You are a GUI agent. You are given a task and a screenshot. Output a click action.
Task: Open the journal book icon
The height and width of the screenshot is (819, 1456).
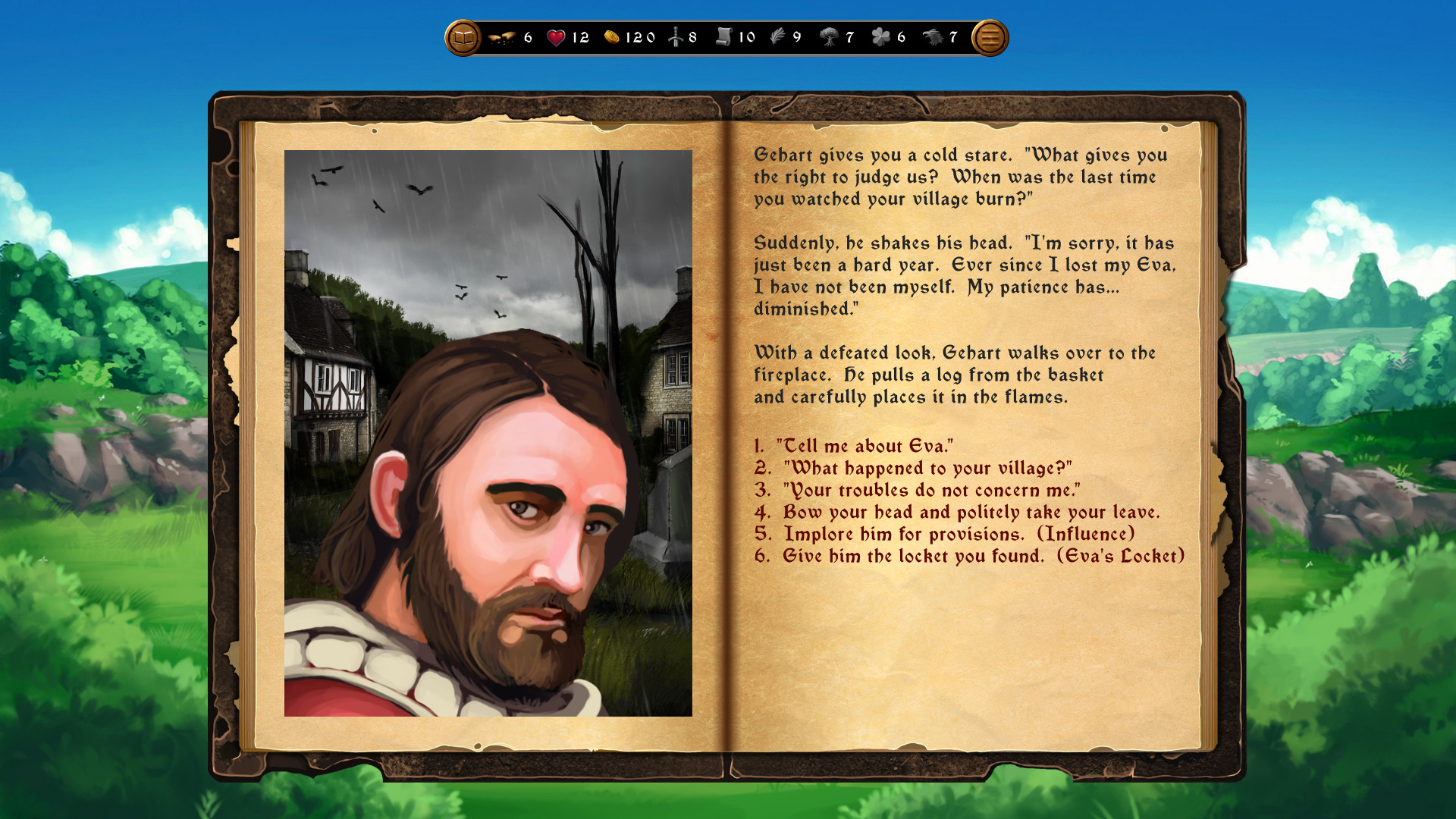[x=463, y=36]
